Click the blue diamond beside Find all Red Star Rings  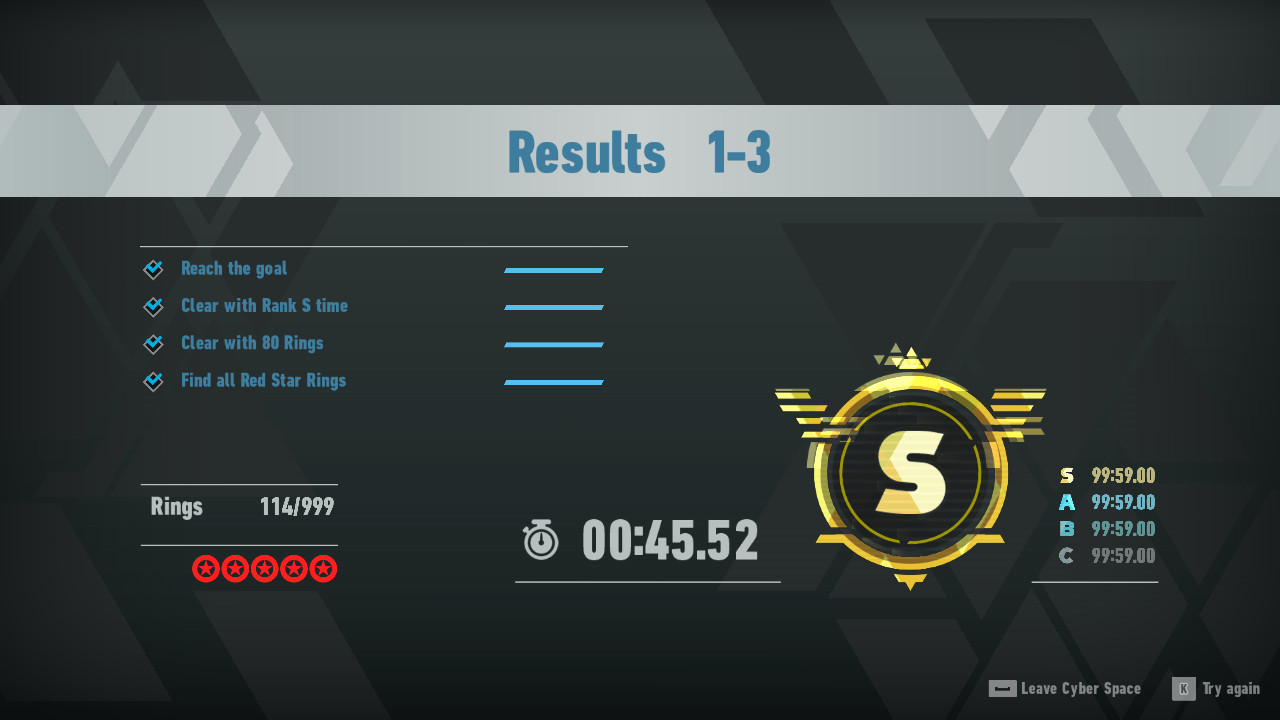tap(153, 380)
